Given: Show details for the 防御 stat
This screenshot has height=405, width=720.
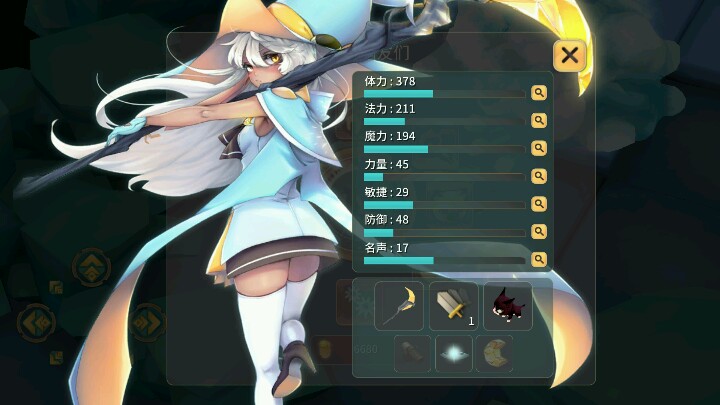Looking at the screenshot, I should [x=539, y=232].
